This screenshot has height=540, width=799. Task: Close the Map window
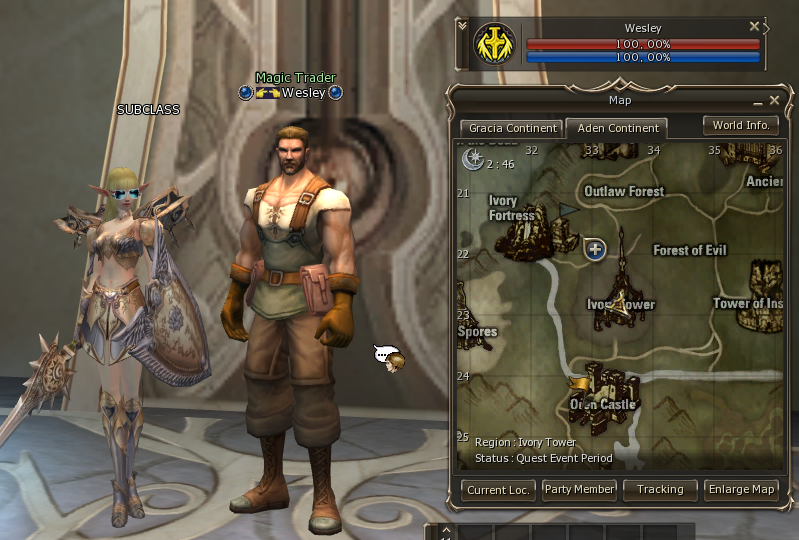point(774,100)
